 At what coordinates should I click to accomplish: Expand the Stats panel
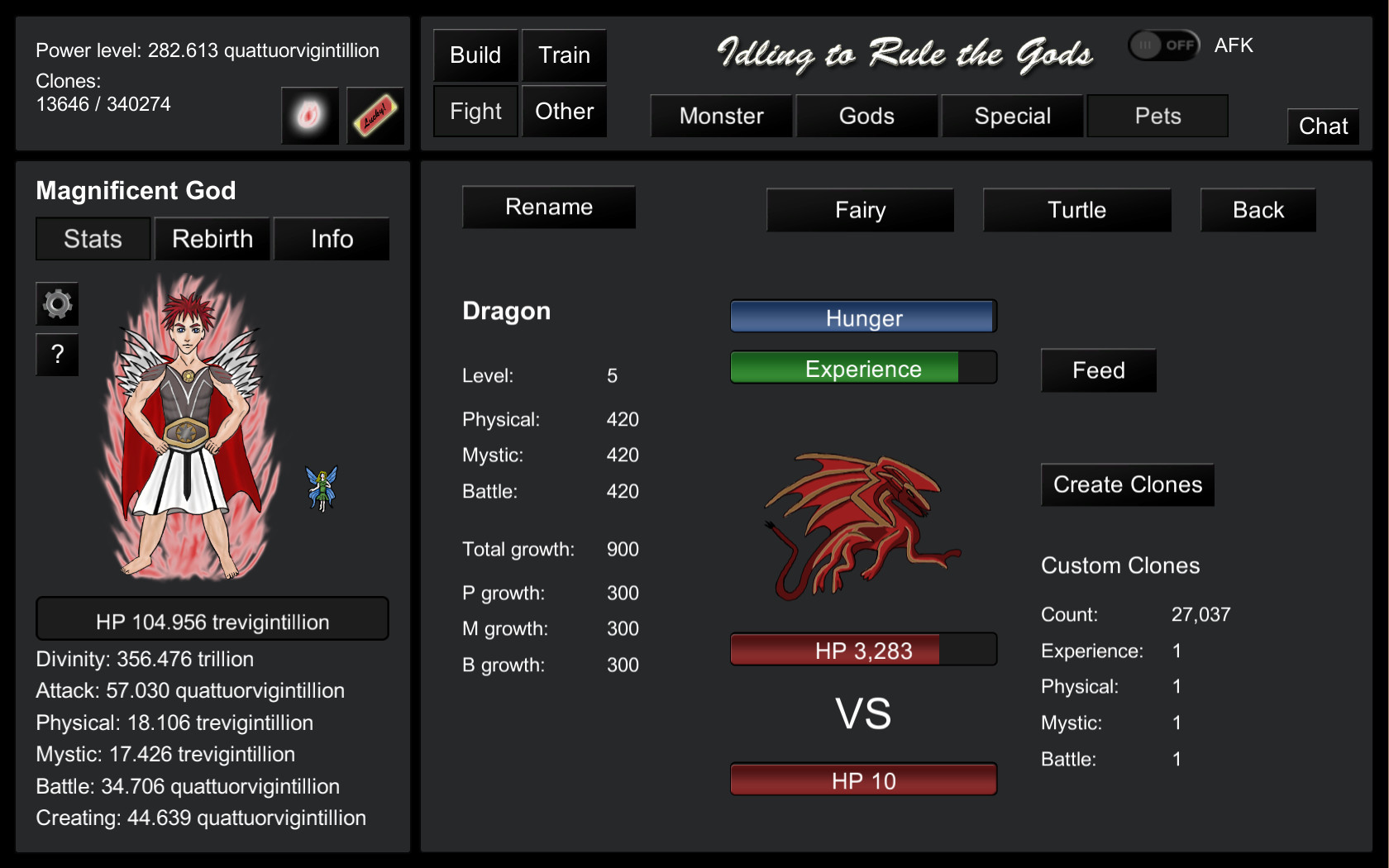[x=92, y=239]
